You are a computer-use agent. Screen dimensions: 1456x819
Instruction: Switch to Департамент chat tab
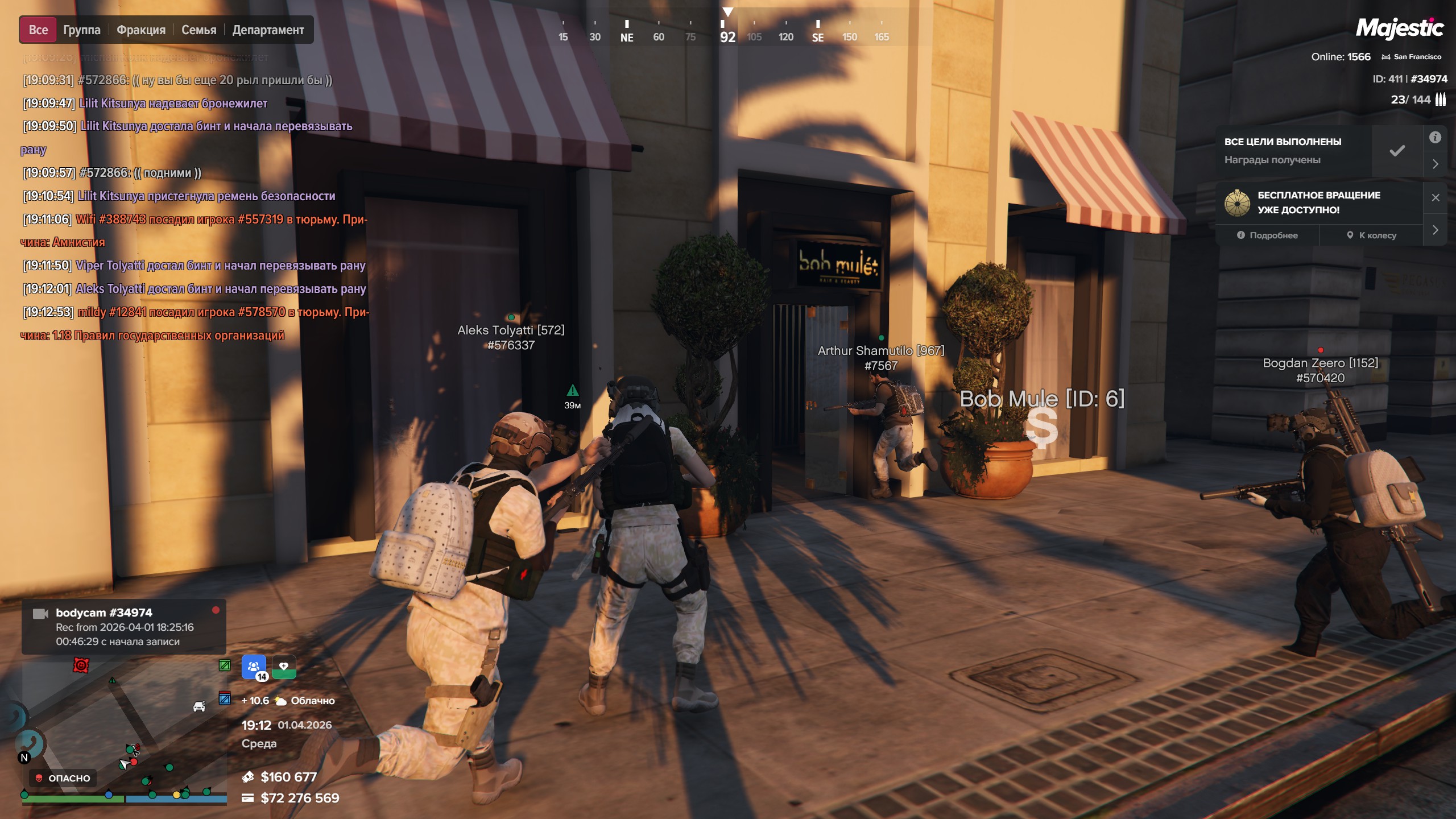[x=268, y=30]
